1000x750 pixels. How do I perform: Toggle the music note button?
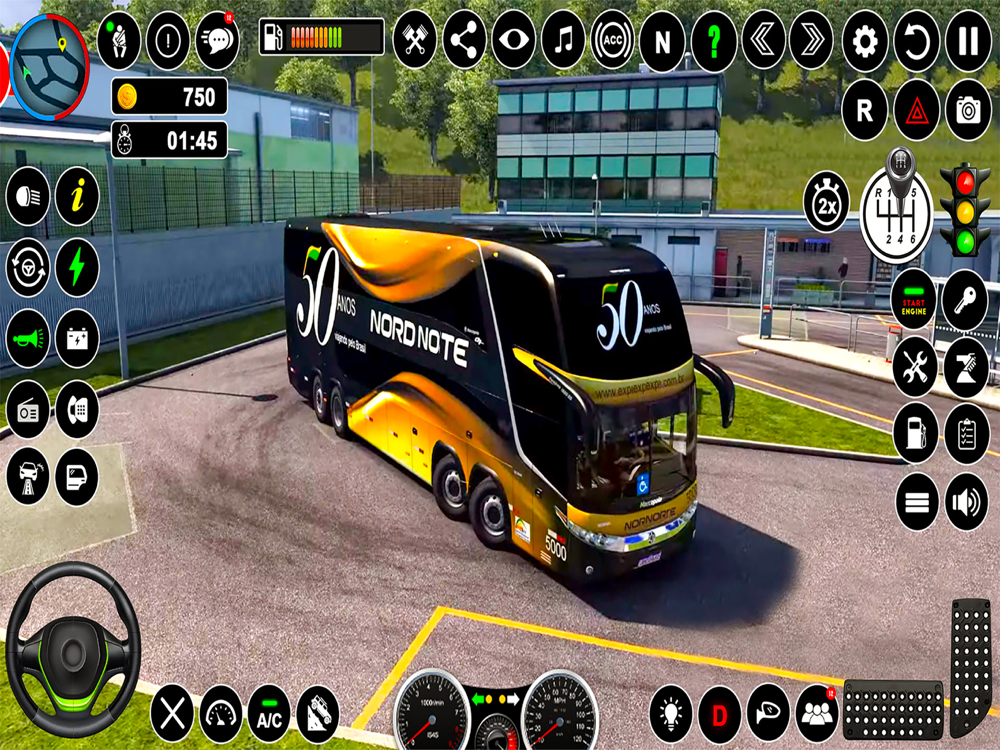pos(563,40)
